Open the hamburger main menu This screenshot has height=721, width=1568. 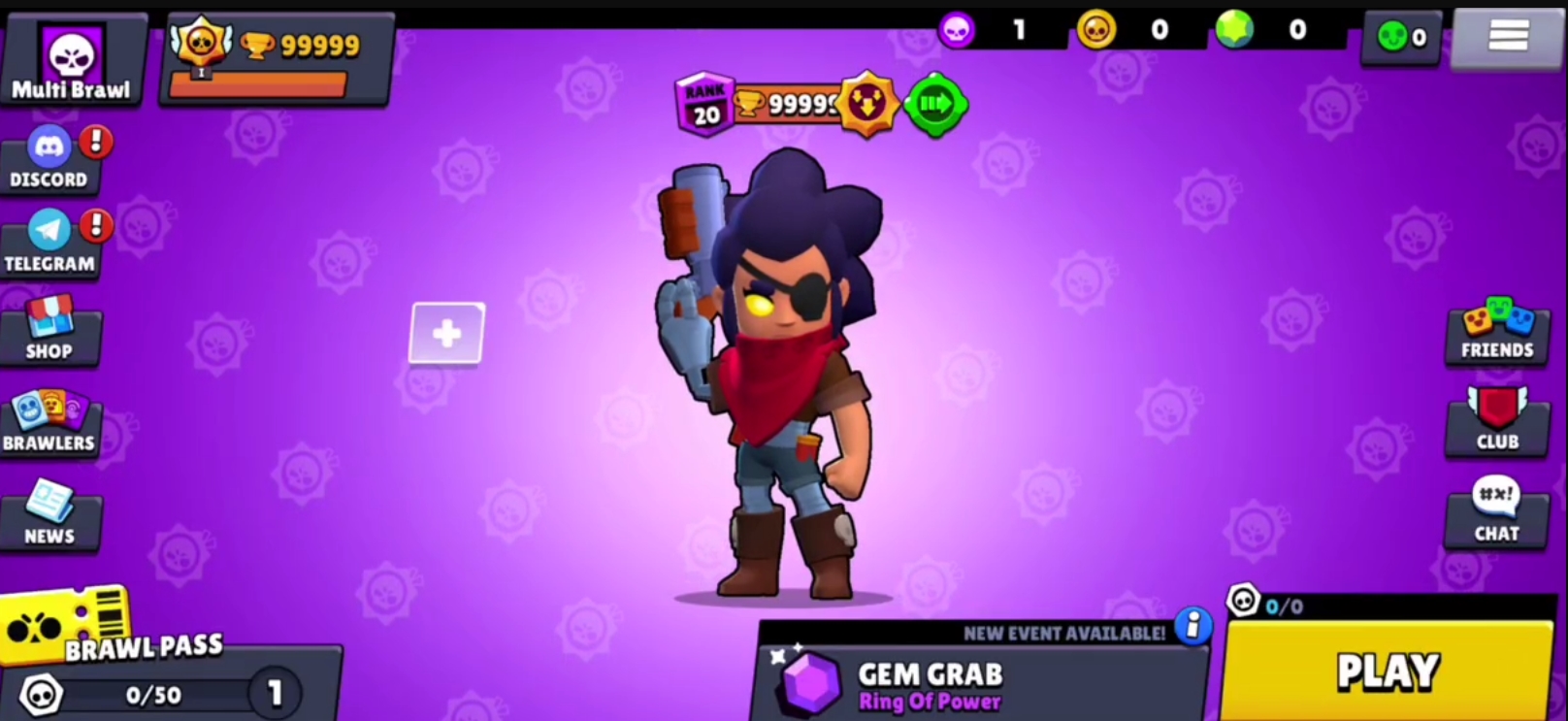click(1508, 36)
